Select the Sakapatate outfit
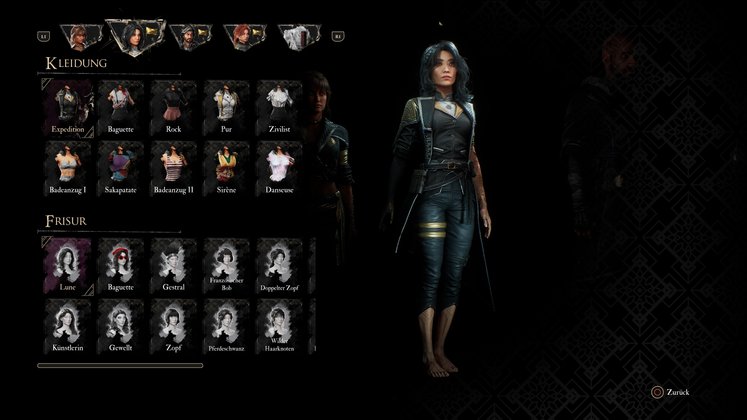 tap(121, 166)
